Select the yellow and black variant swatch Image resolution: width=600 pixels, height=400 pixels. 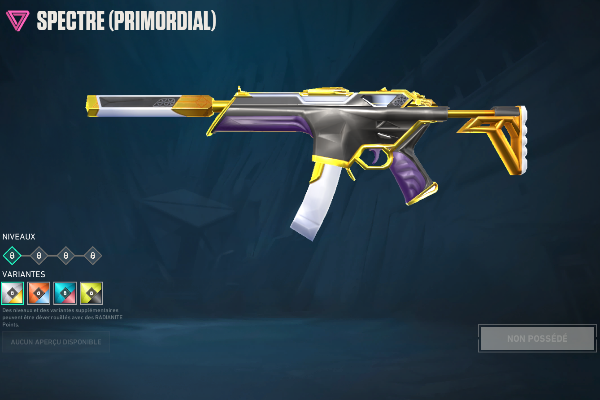92,293
